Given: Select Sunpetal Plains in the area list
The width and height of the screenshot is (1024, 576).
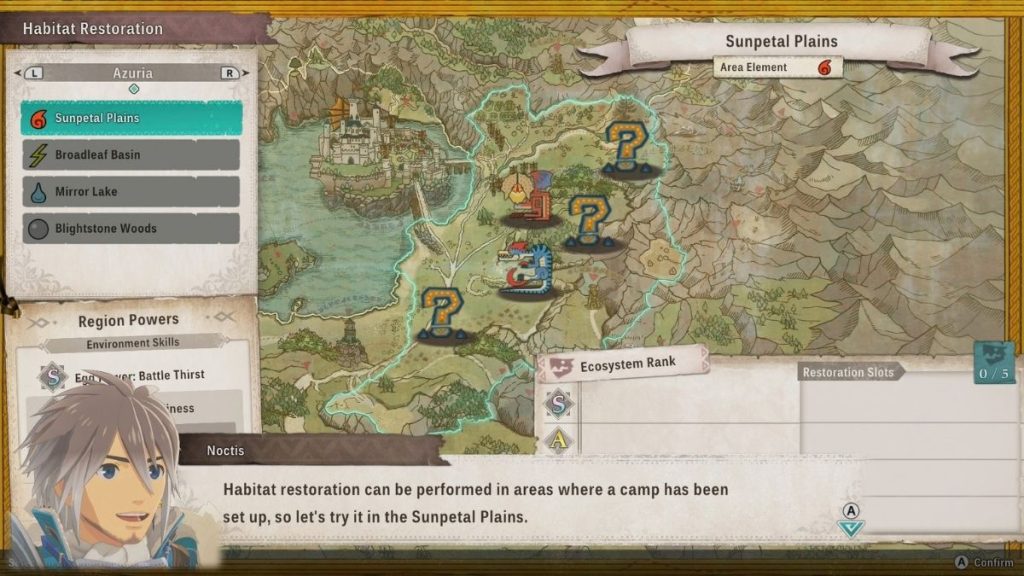Looking at the screenshot, I should click(131, 118).
